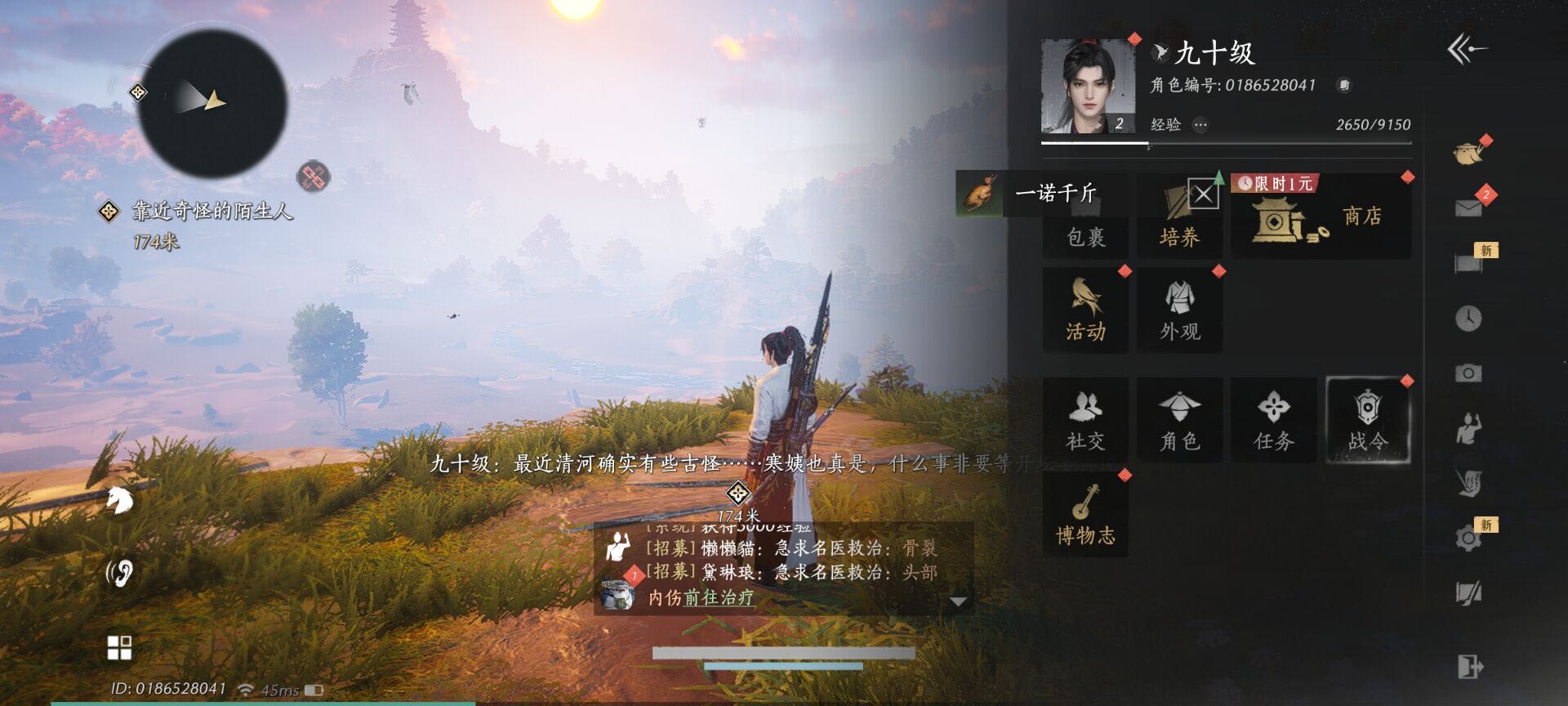Open the 社交 social menu
The height and width of the screenshot is (706, 1568).
coord(1085,420)
